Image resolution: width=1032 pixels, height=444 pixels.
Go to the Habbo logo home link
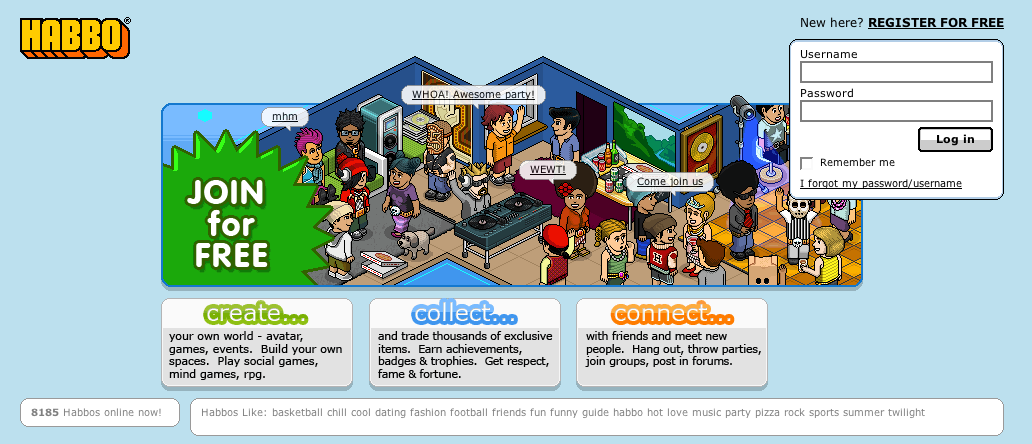(x=75, y=37)
